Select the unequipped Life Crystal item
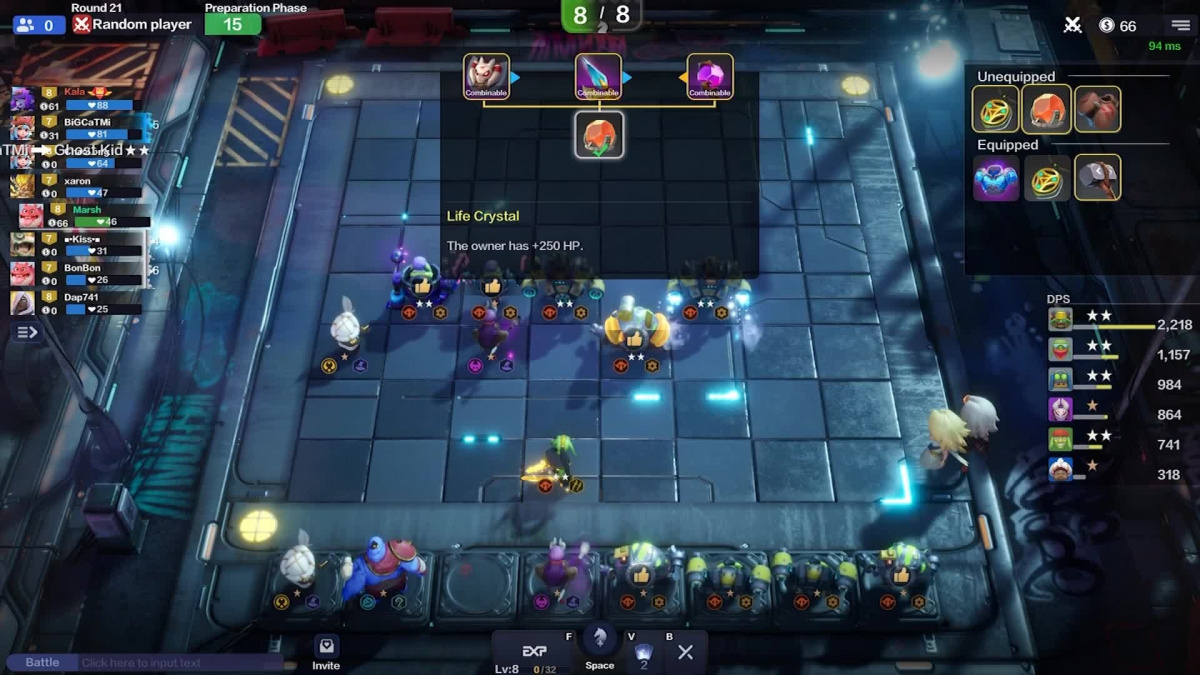Image resolution: width=1200 pixels, height=675 pixels. (1046, 109)
